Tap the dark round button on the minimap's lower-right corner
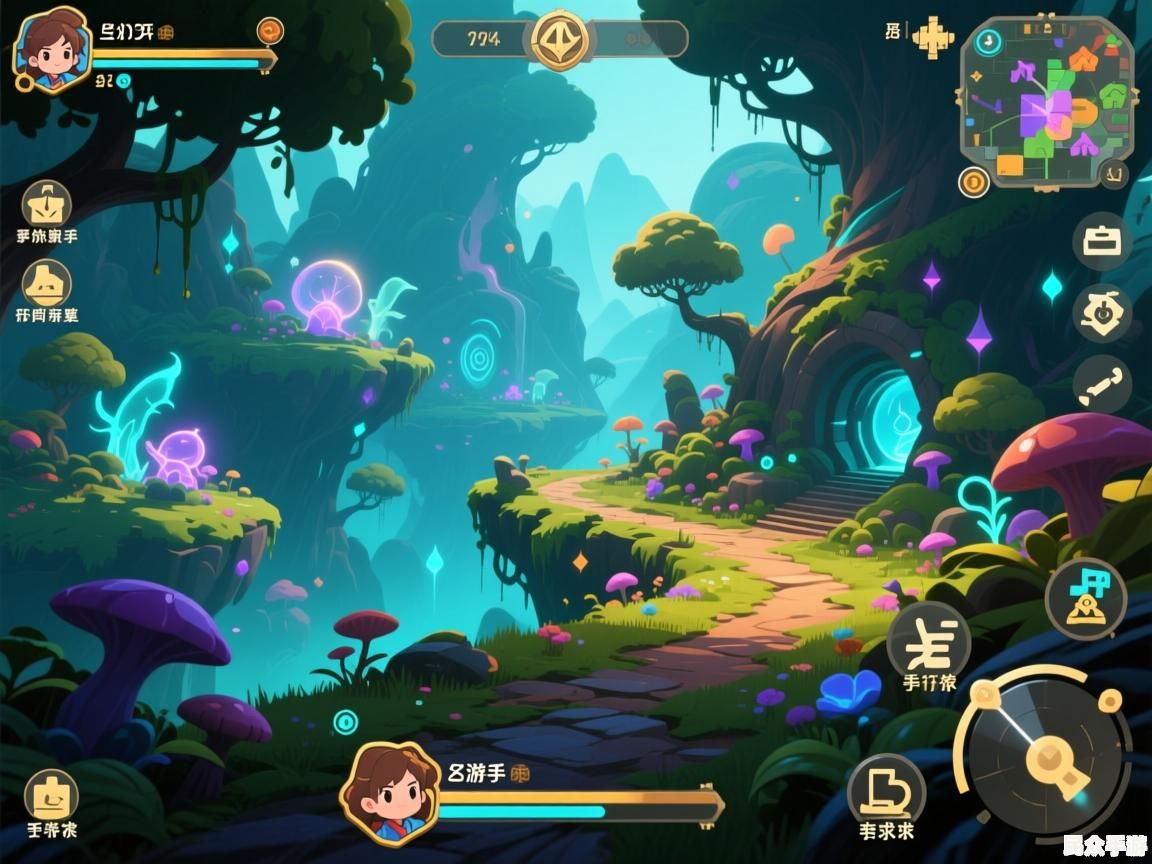 click(1113, 176)
